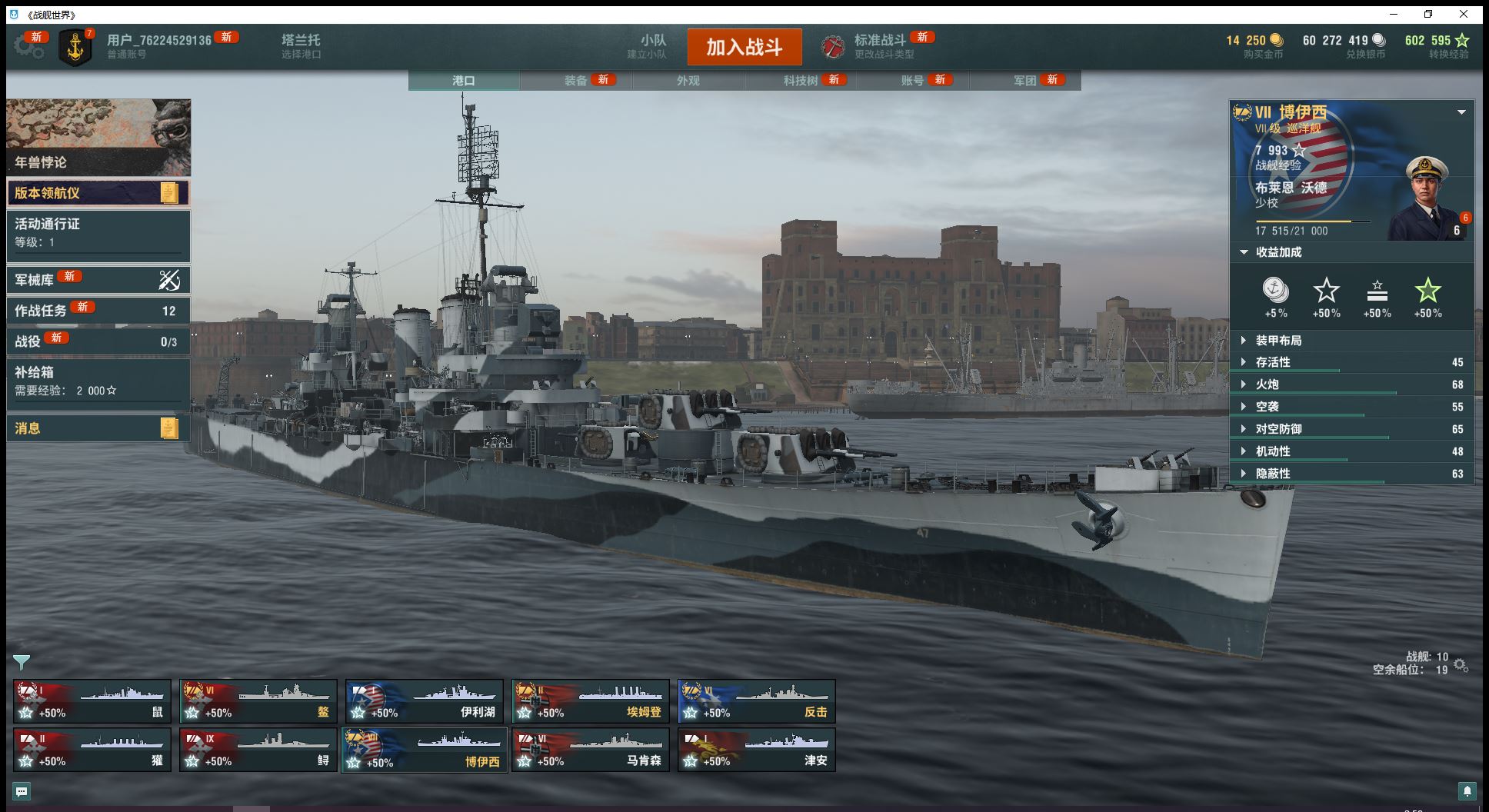Select the 伊利湖 ship in carousel
Viewport: 1489px width, 812px height.
425,701
